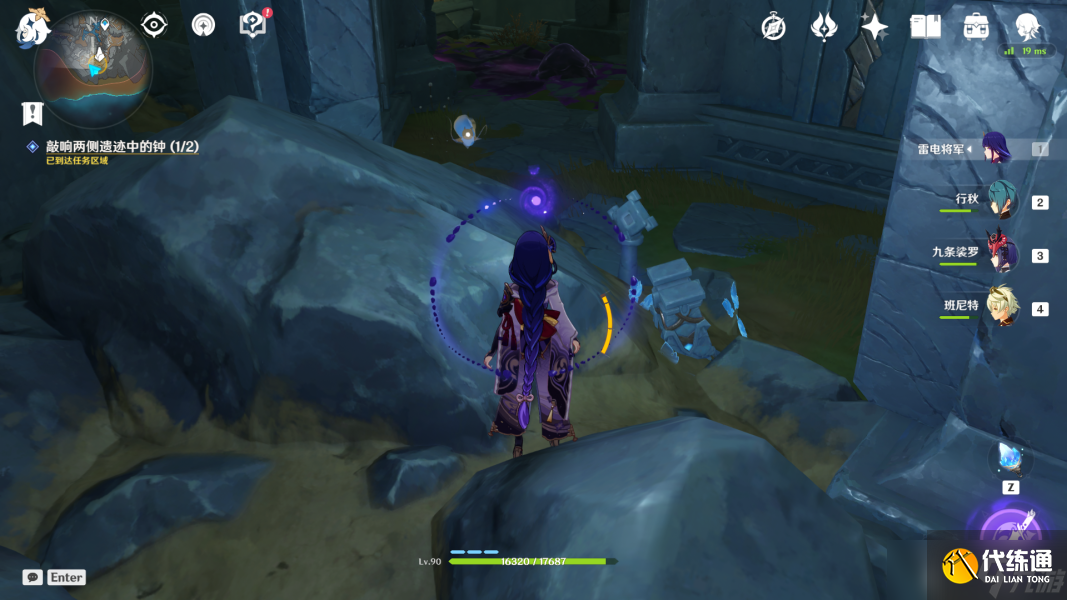Open the briefcase icon in the top bar
The width and height of the screenshot is (1067, 600).
976,27
